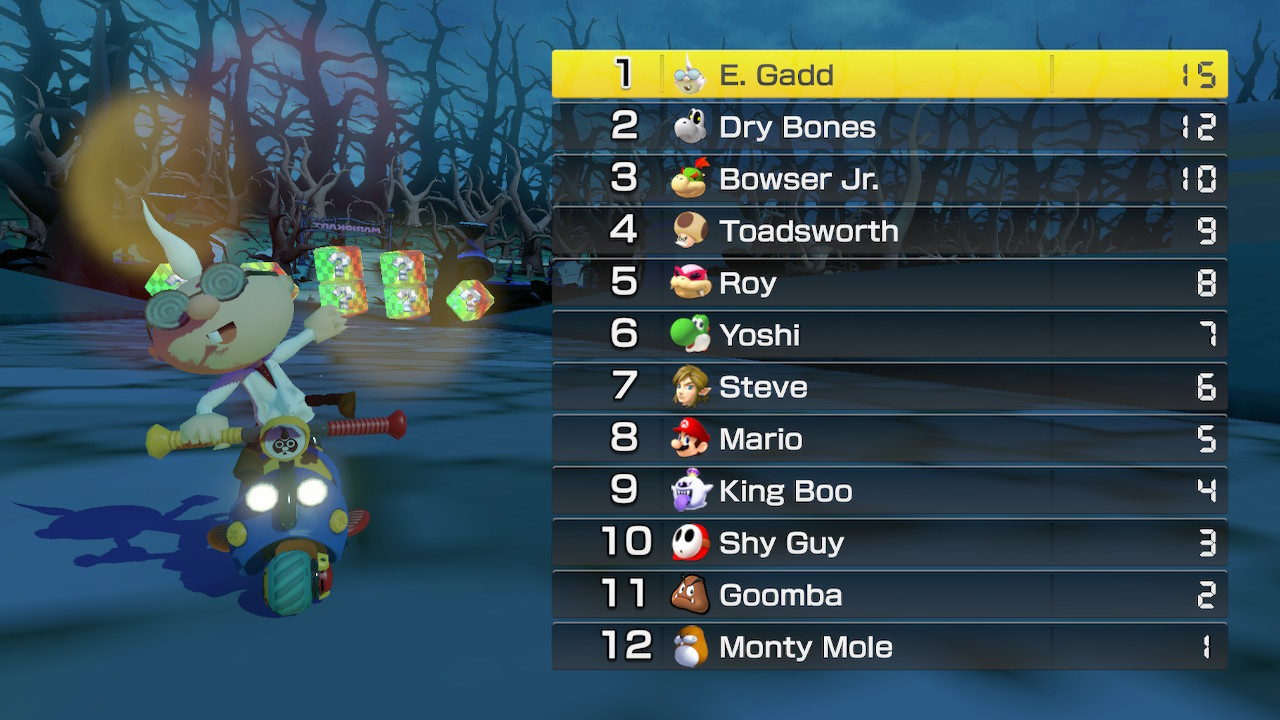This screenshot has width=1280, height=720.
Task: Select the Dry Bones second place row
Action: (890, 127)
